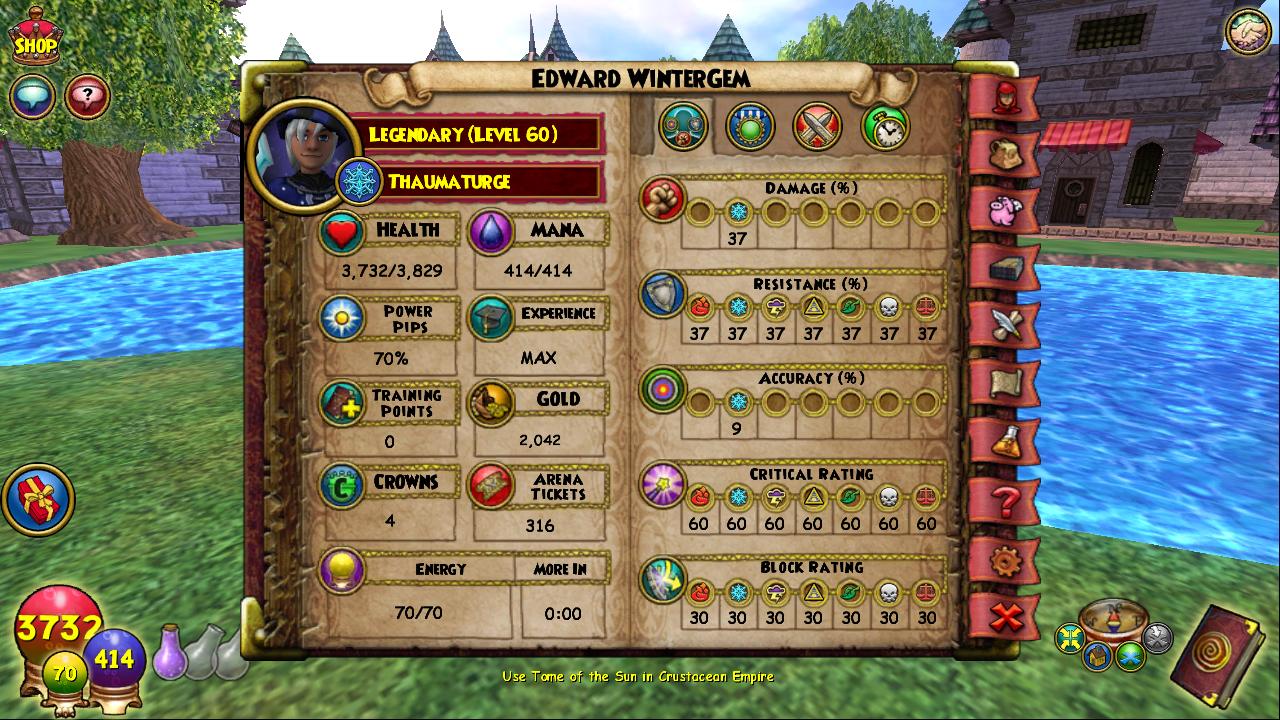Open the Crown Shop

click(x=34, y=36)
